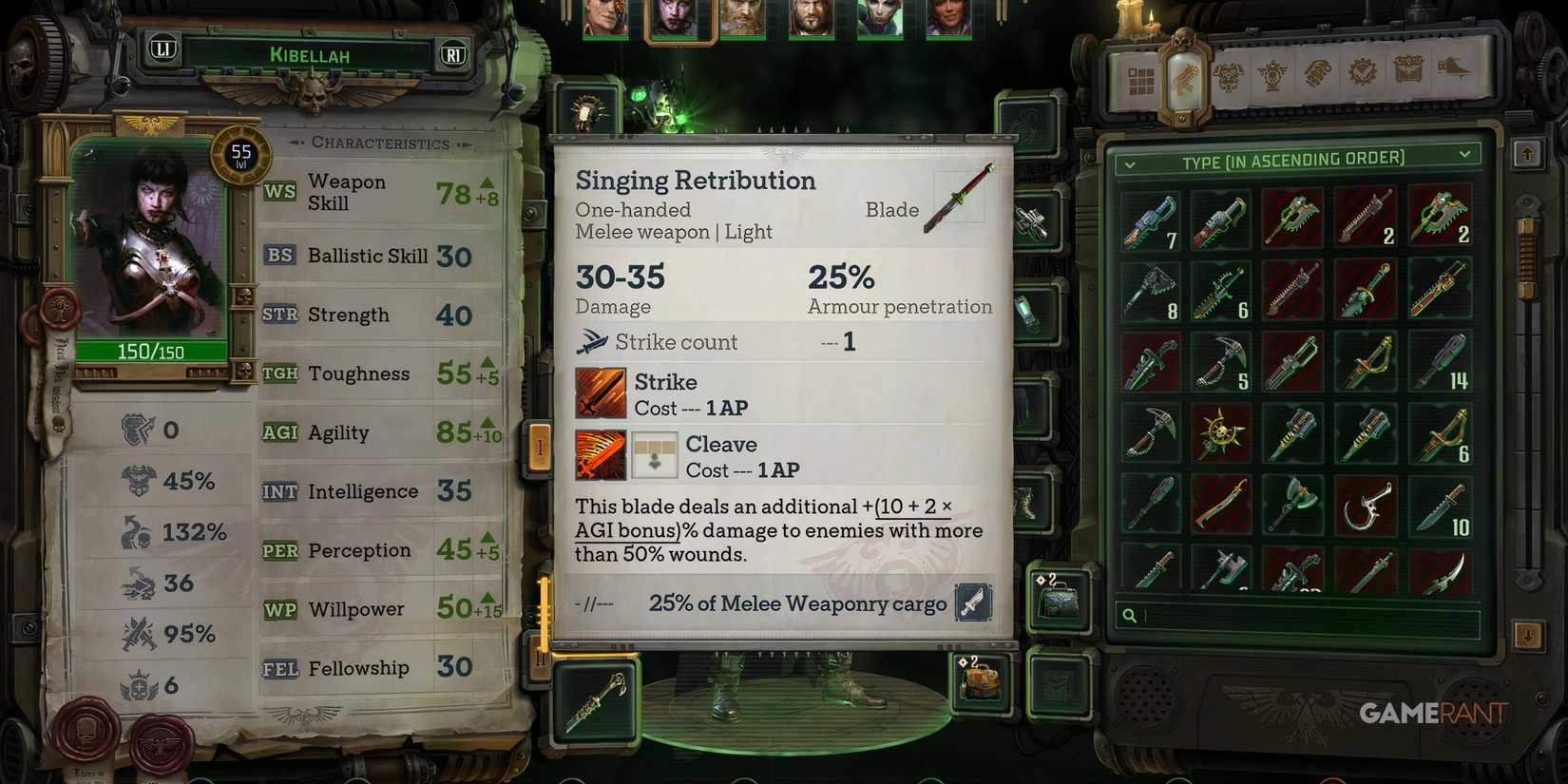Click the gear-emblem inventory filter icon

[x=1363, y=77]
